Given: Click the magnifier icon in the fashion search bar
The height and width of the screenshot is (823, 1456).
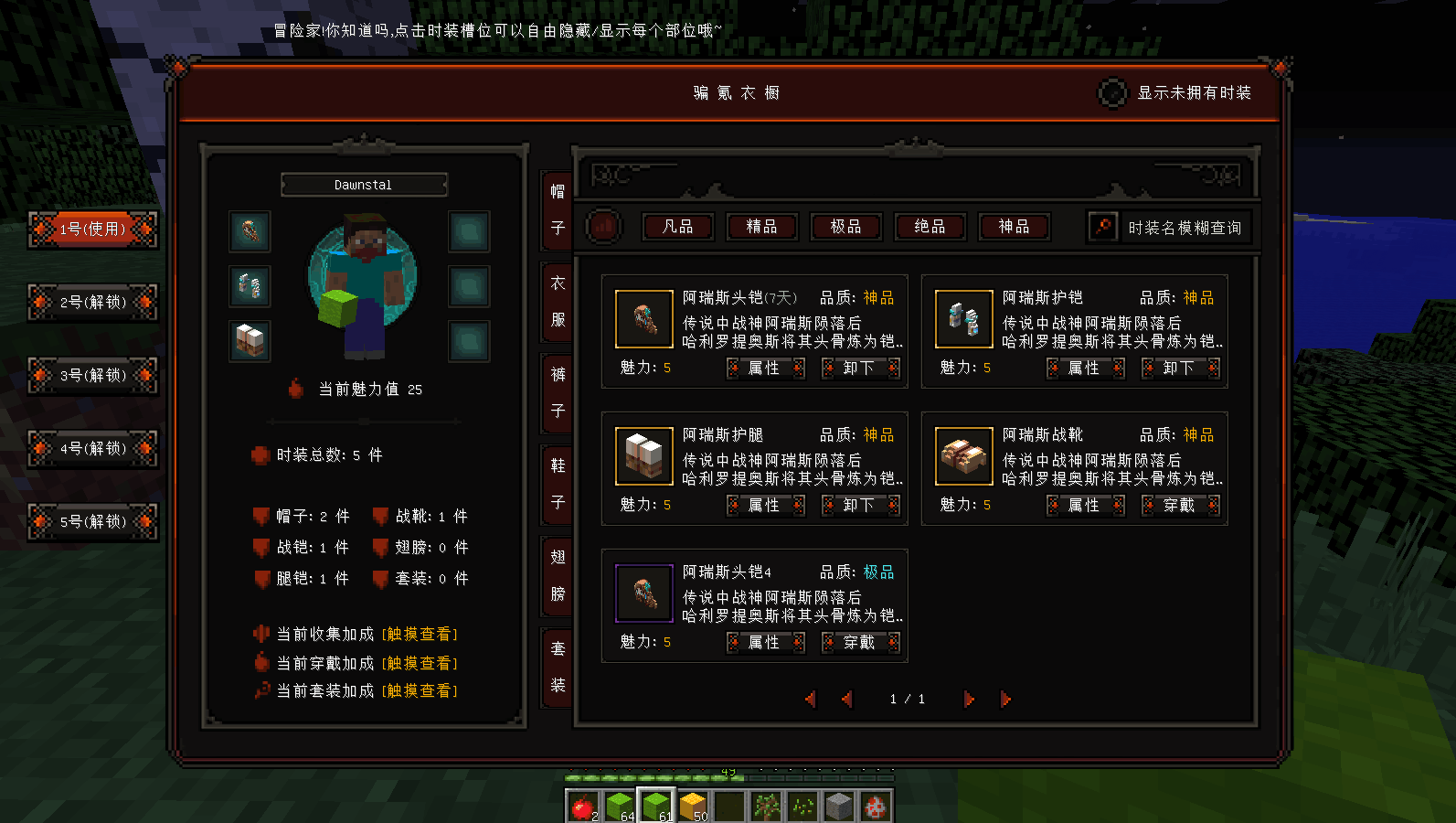Looking at the screenshot, I should click(1105, 227).
